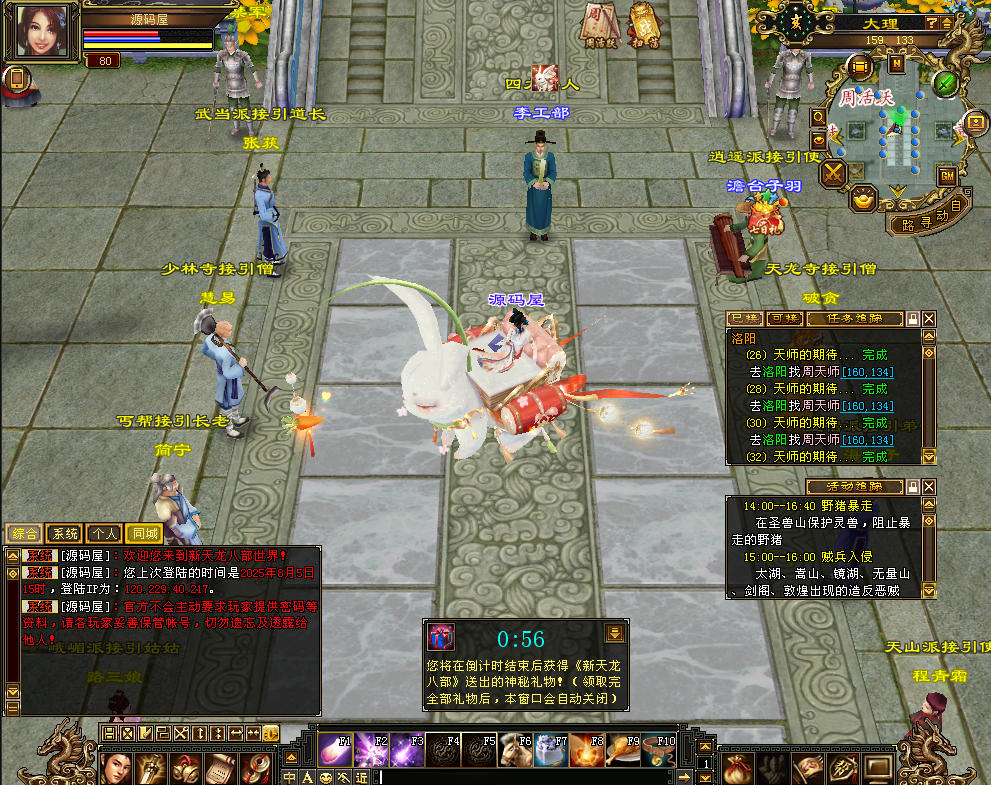Click the gold ingot shop icon
991x785 pixels.
point(863,199)
